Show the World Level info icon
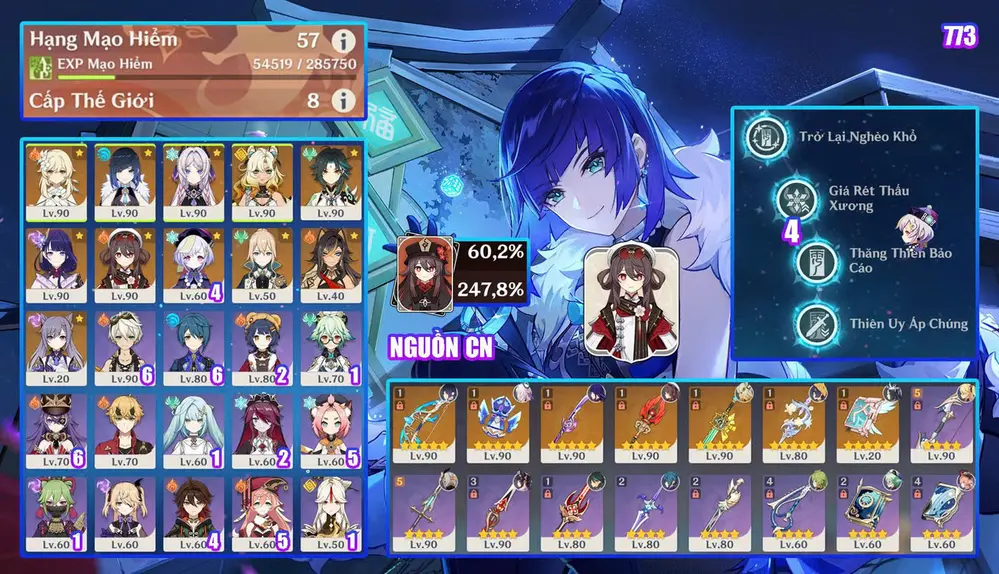The height and width of the screenshot is (574, 999). (343, 100)
